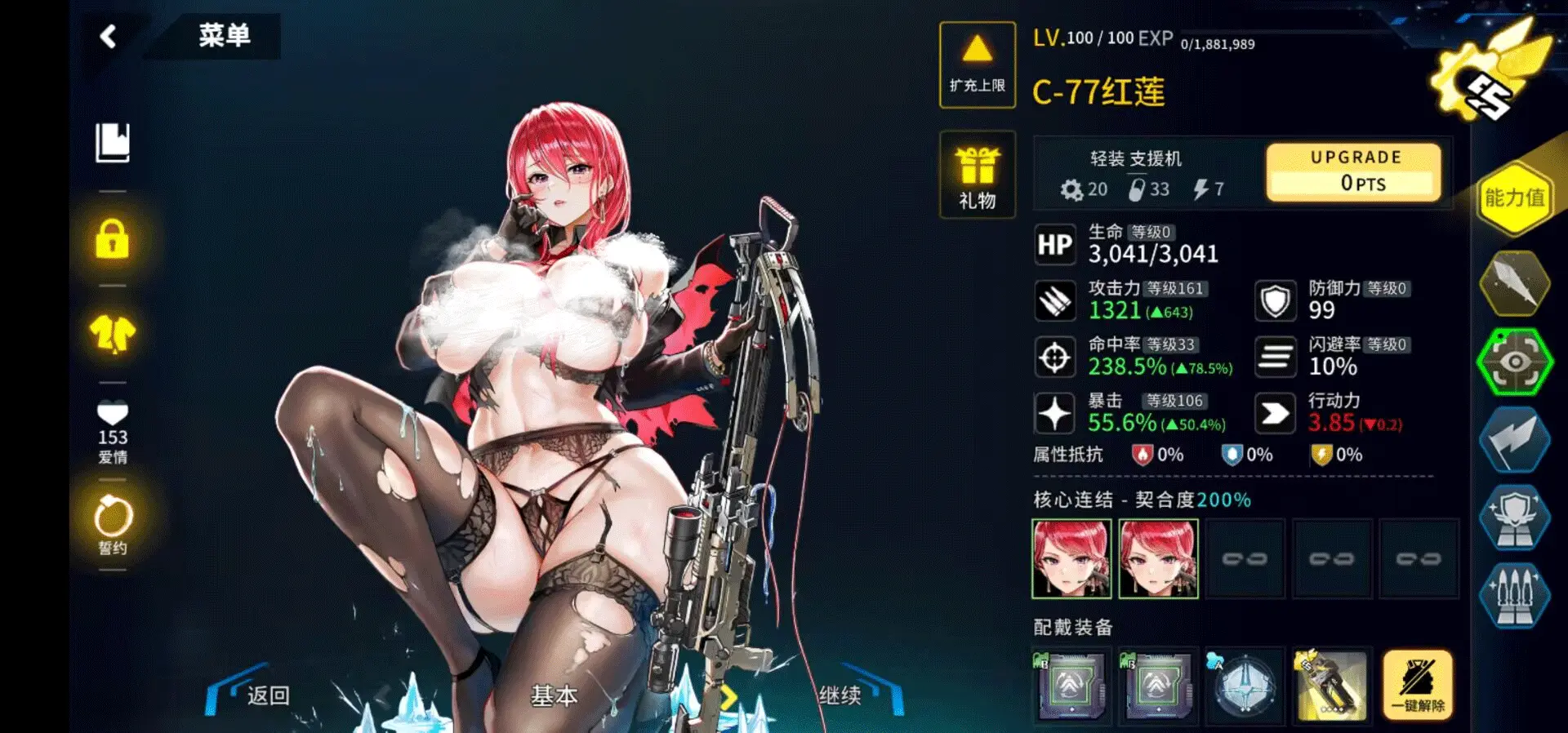
Task: Select the blue round core equipment slot
Action: coord(1244,686)
